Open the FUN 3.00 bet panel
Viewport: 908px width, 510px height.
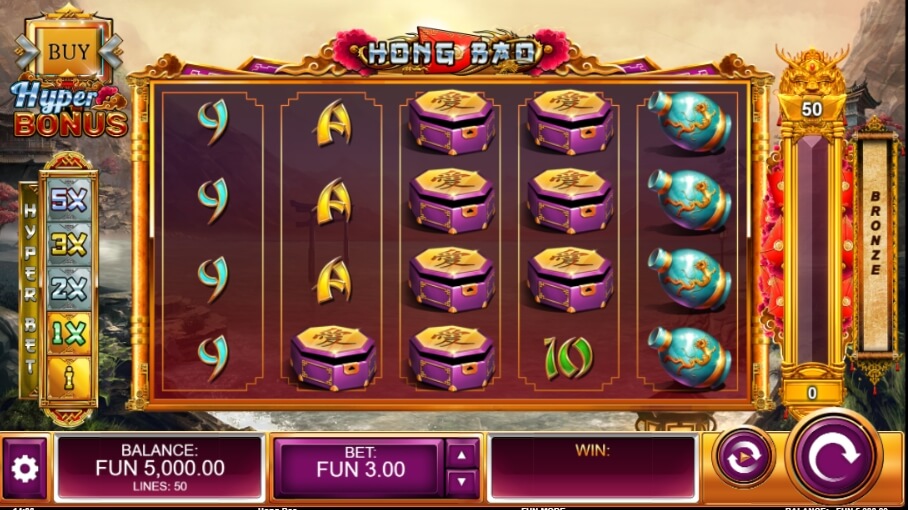tap(361, 468)
